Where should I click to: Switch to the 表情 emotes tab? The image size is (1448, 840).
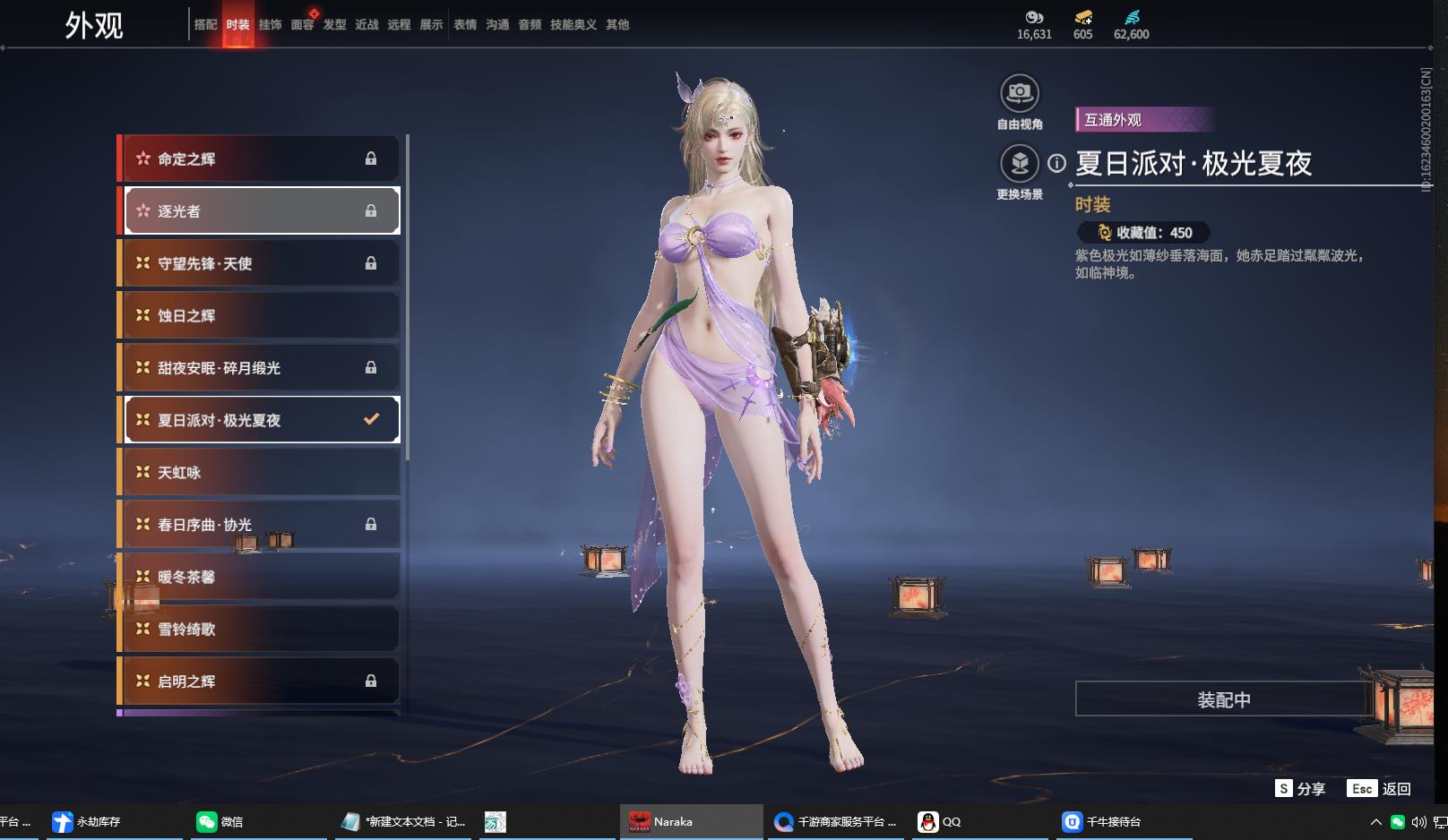[465, 25]
